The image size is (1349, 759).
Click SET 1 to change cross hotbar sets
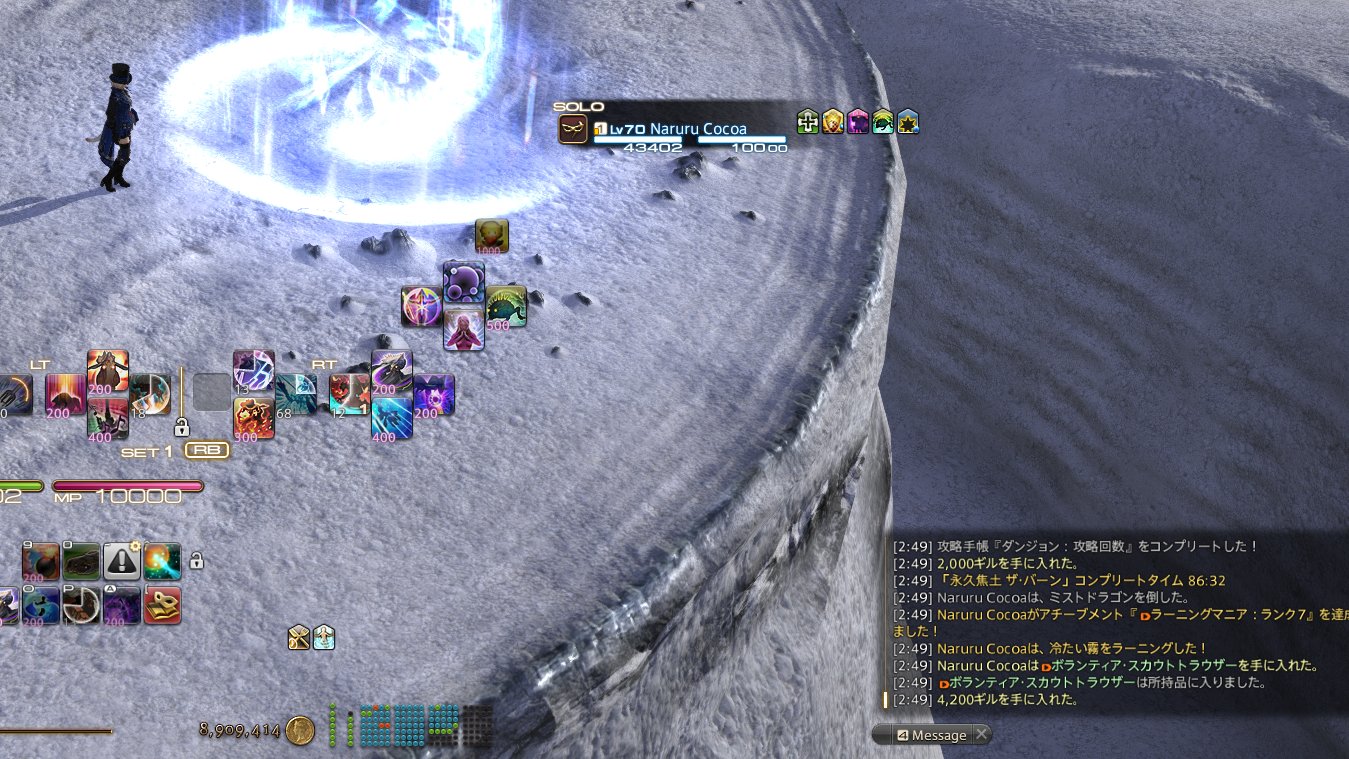[148, 450]
